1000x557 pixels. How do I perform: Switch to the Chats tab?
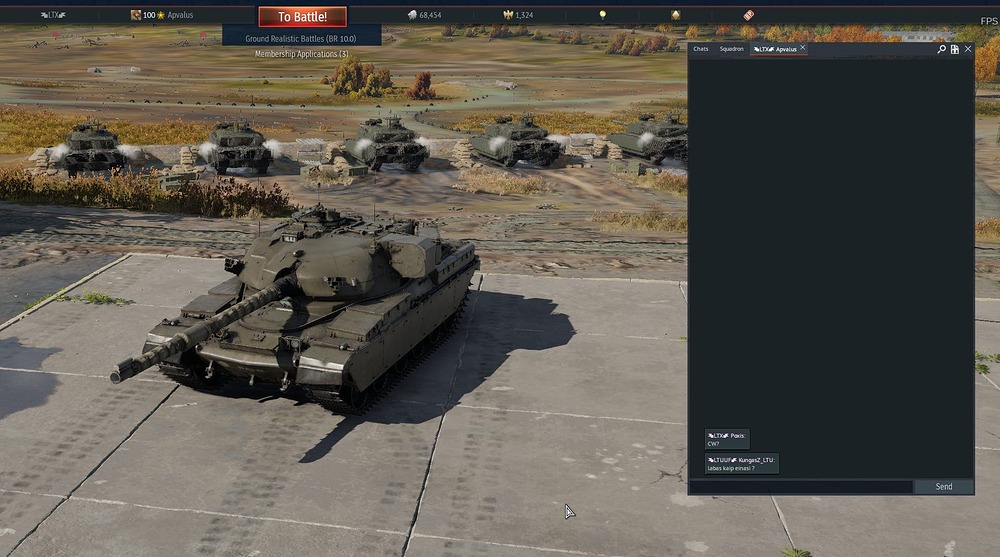pyautogui.click(x=701, y=49)
